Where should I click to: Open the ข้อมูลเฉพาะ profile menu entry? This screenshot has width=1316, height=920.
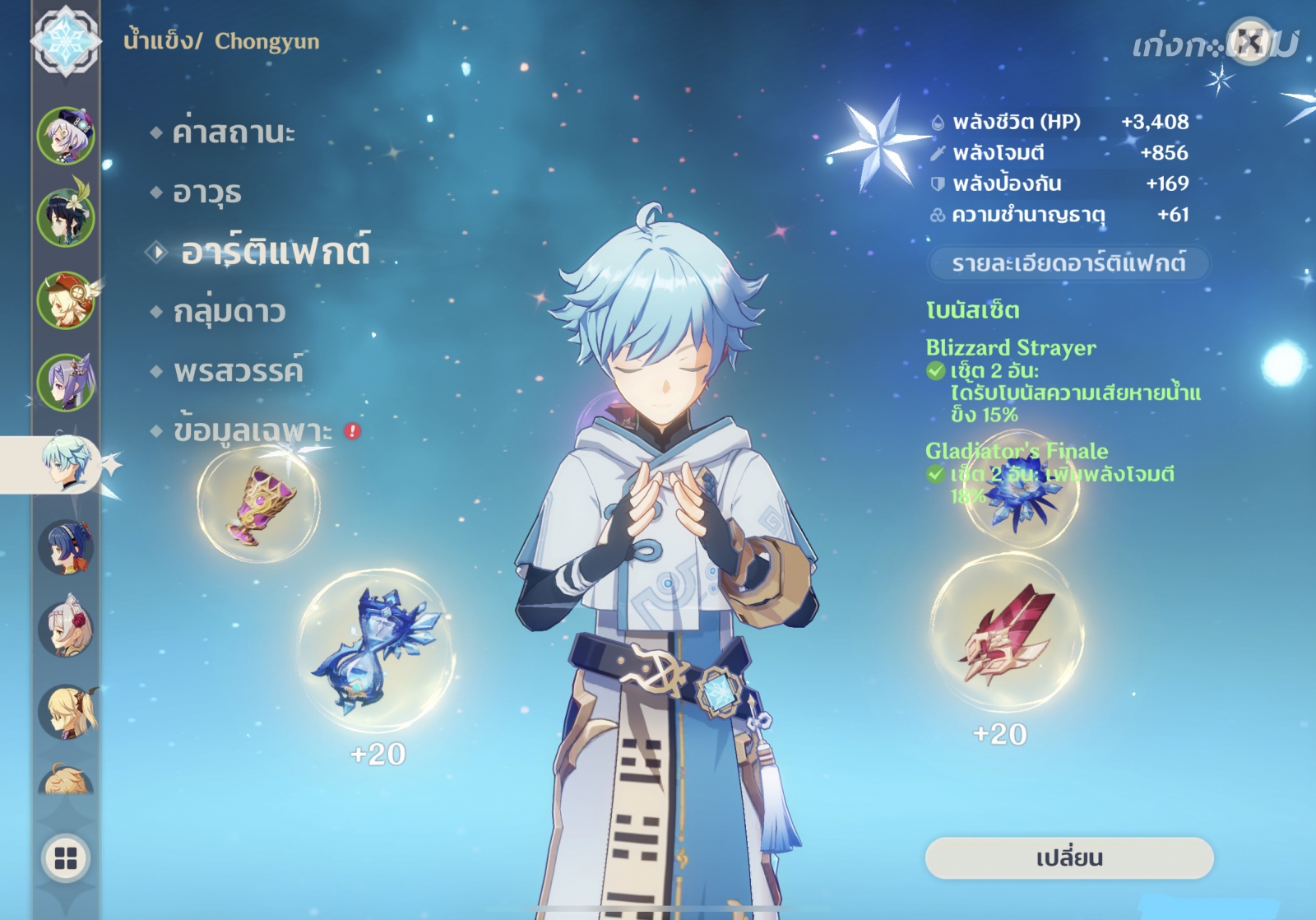[253, 430]
